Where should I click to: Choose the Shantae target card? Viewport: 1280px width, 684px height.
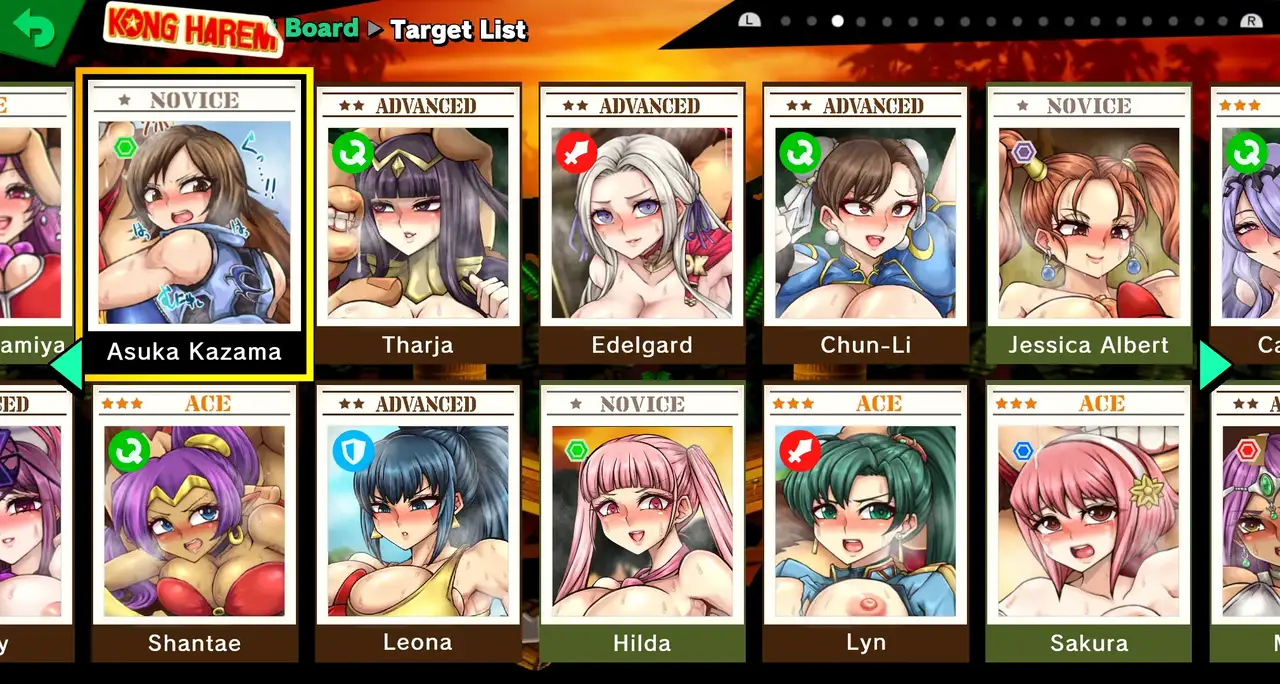point(194,522)
